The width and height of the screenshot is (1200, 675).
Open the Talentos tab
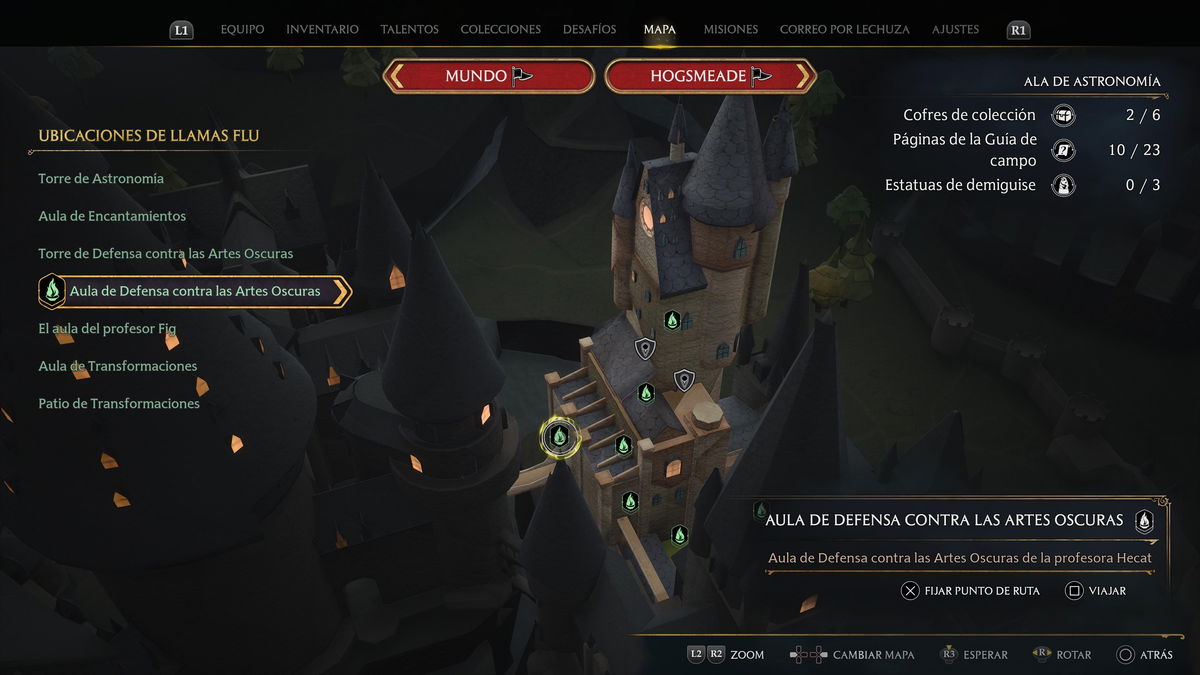click(x=409, y=30)
